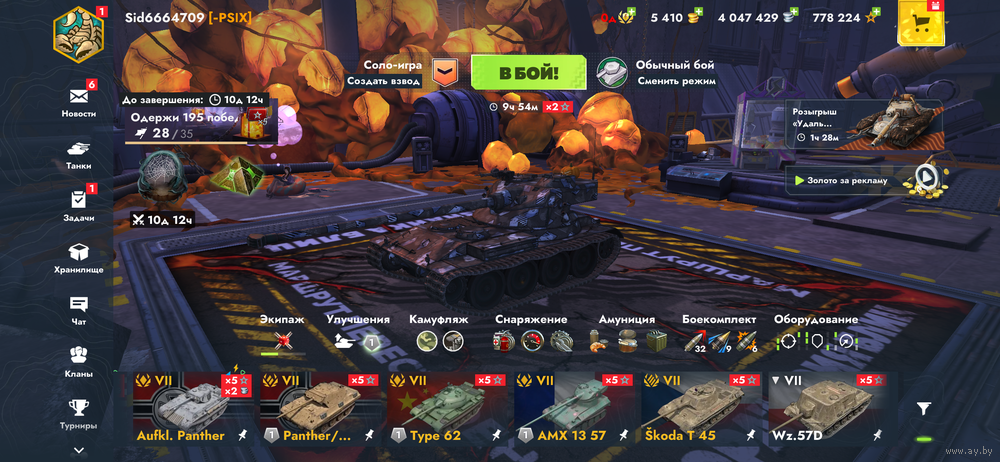Select the Wz.57D tank card

(x=828, y=409)
